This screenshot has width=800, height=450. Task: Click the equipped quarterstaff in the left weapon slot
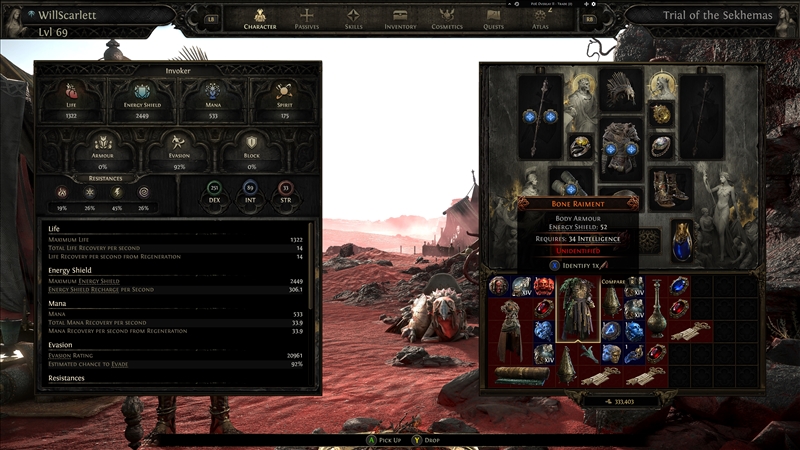tap(541, 115)
